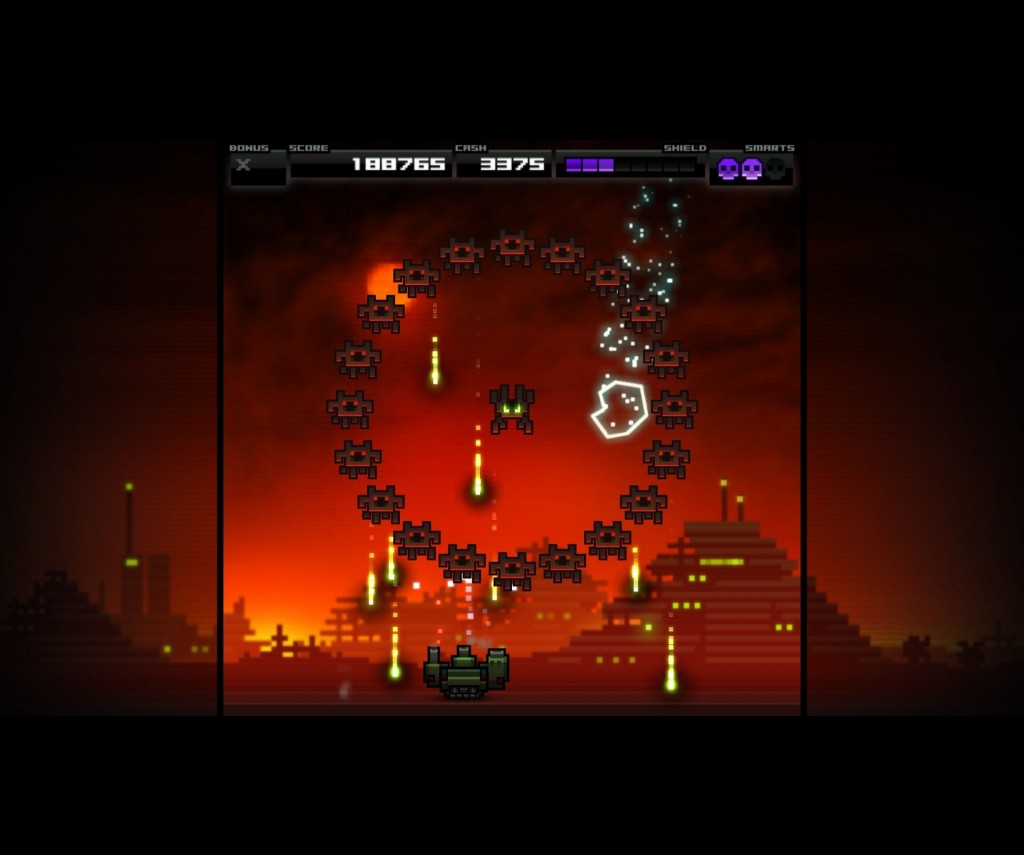This screenshot has height=855, width=1024.
Task: Click the Smarts purple skull panel
Action: coord(751,168)
